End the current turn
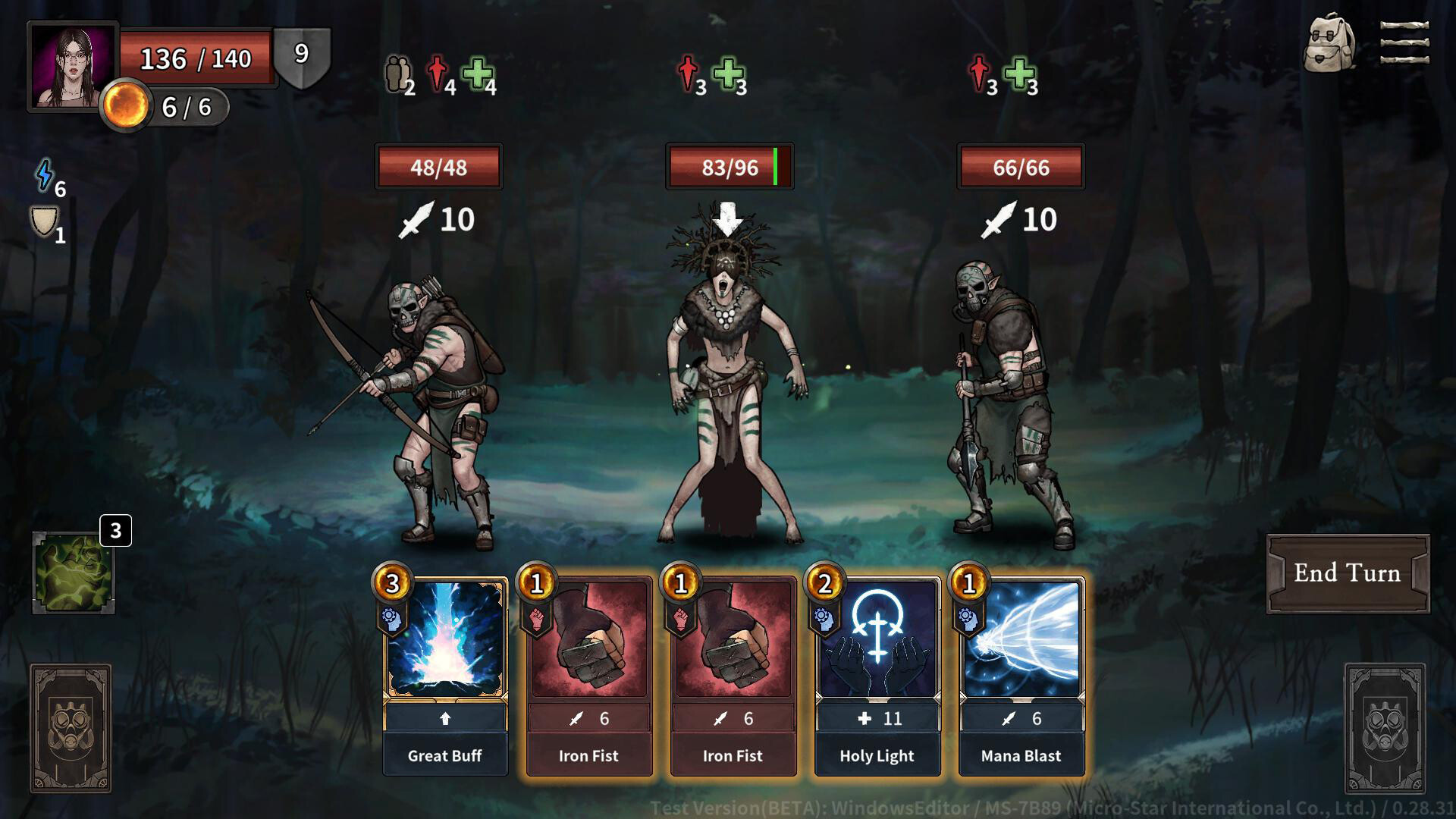The image size is (1456, 819). 1347,573
